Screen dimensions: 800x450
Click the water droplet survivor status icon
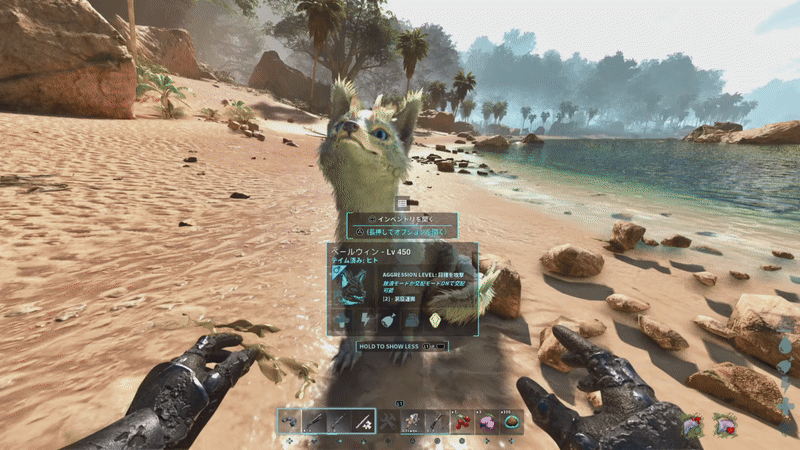[x=785, y=344]
